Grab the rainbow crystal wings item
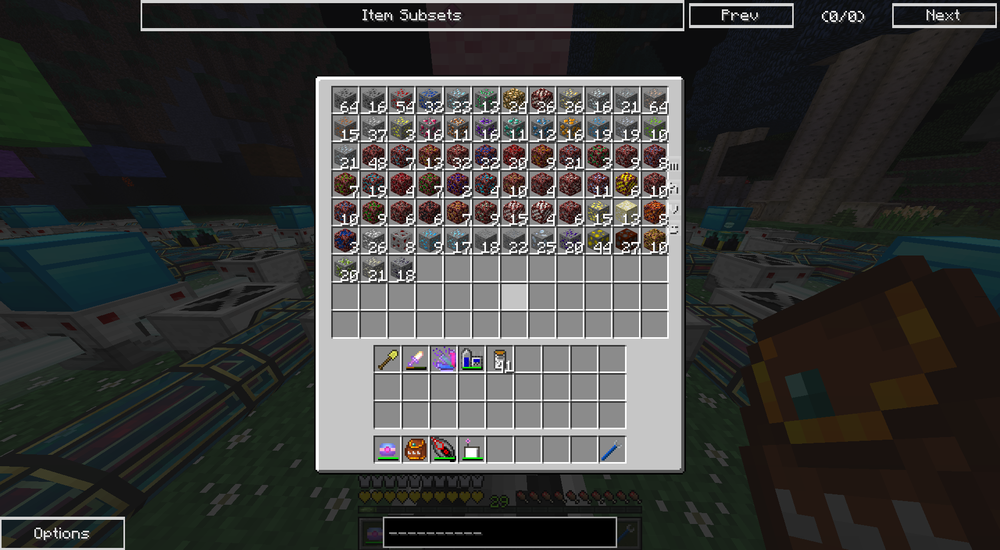This screenshot has width=1000, height=550. click(444, 359)
